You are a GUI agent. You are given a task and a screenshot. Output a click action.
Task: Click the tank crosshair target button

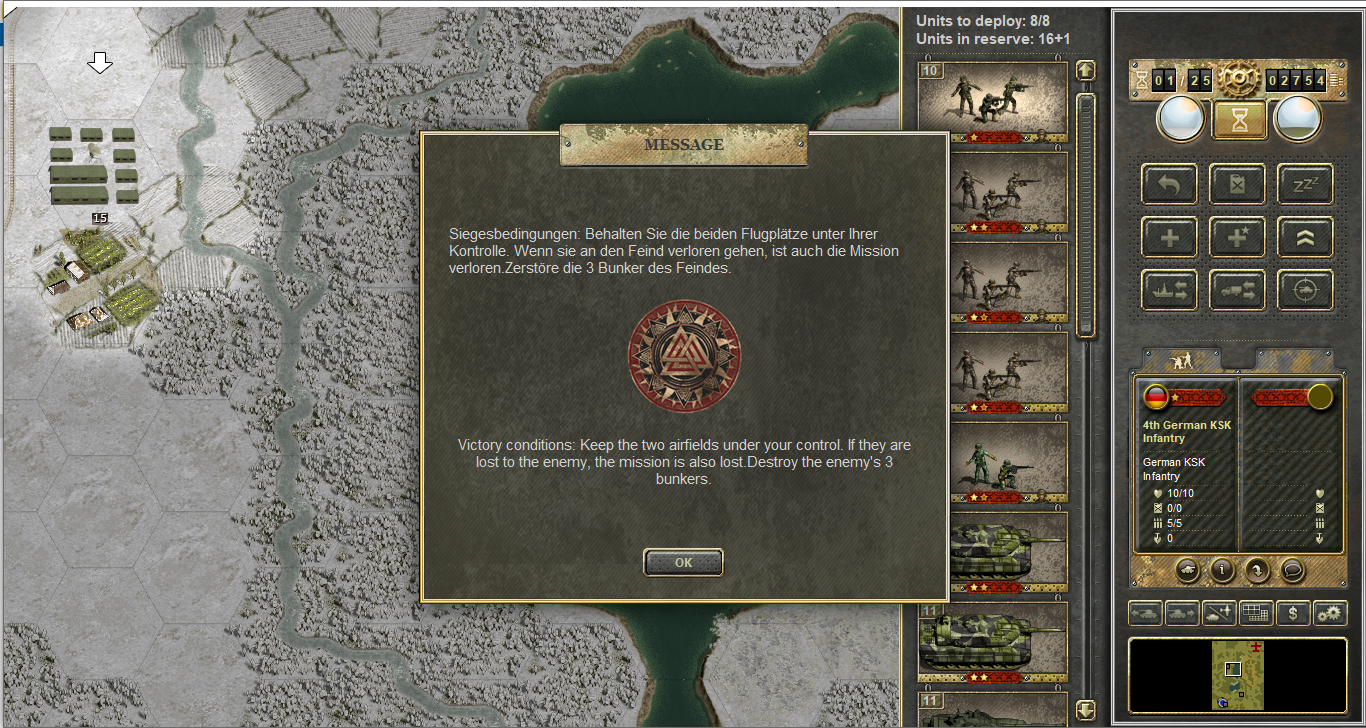(1305, 290)
